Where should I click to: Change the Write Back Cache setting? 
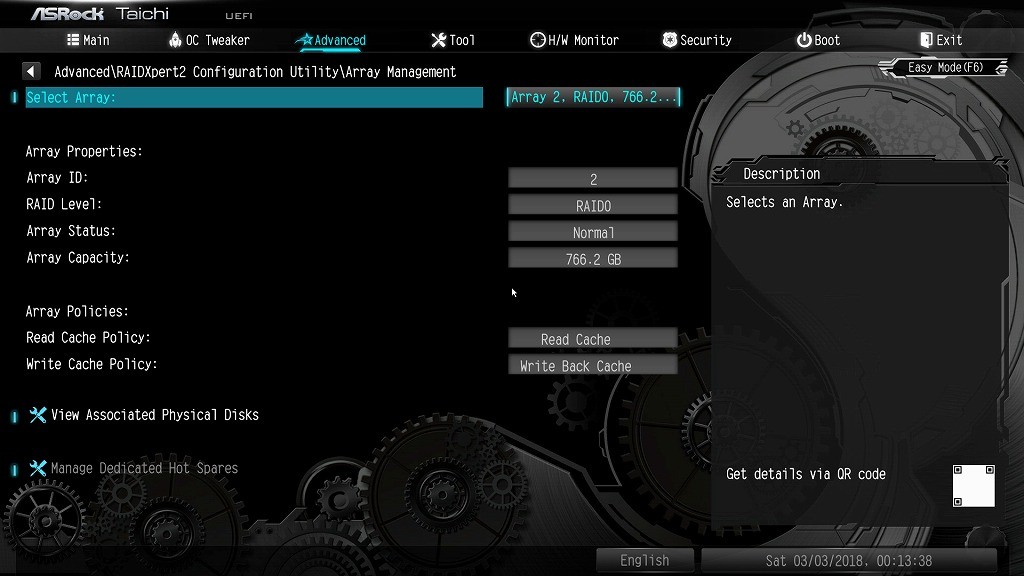593,366
